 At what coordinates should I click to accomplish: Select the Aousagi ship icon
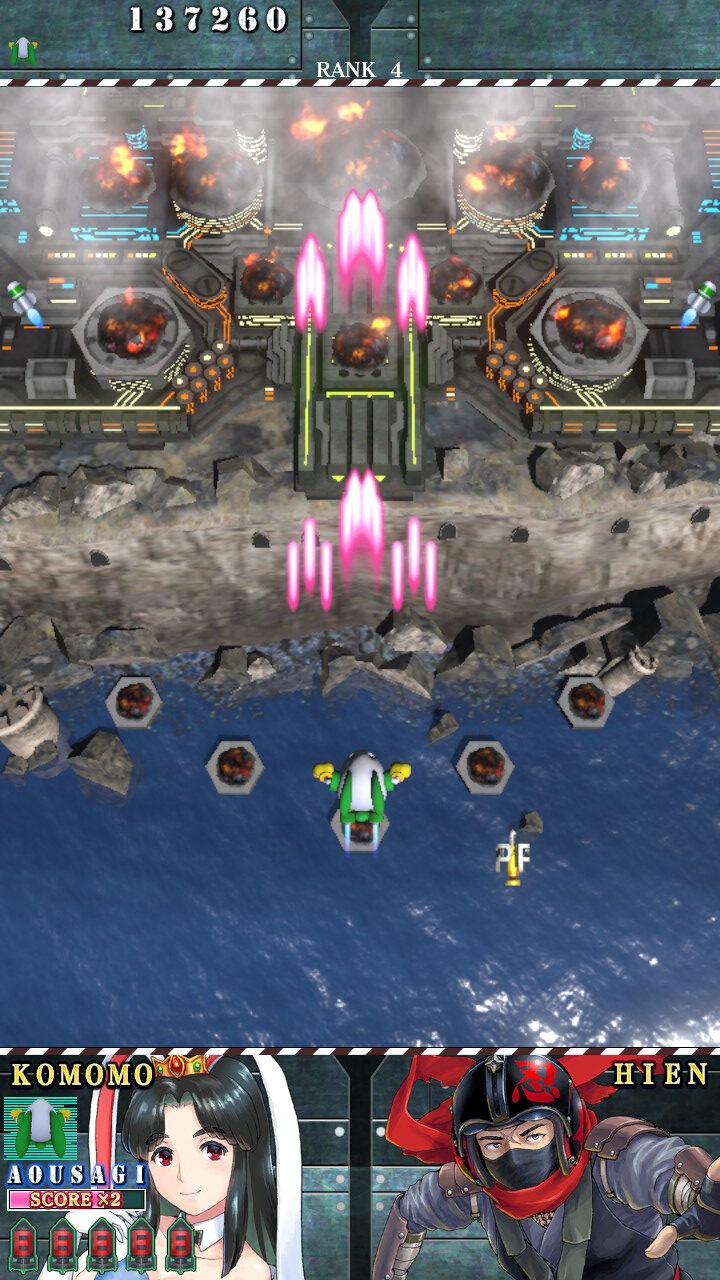click(x=40, y=1128)
